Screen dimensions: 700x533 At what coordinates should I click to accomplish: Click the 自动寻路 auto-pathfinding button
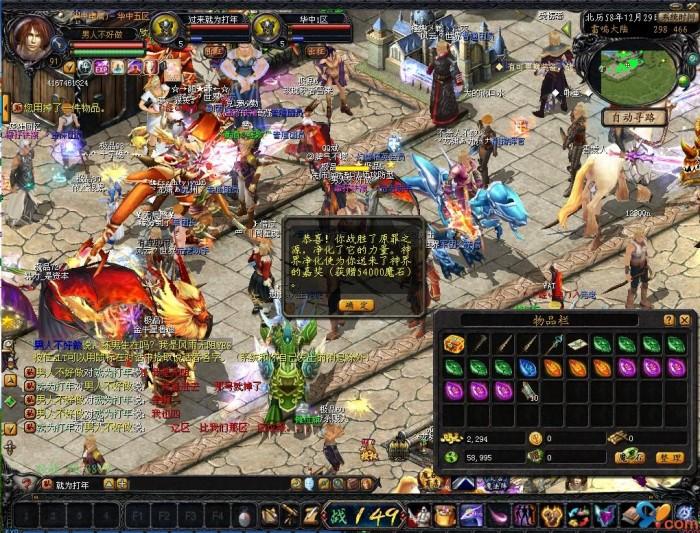[634, 117]
